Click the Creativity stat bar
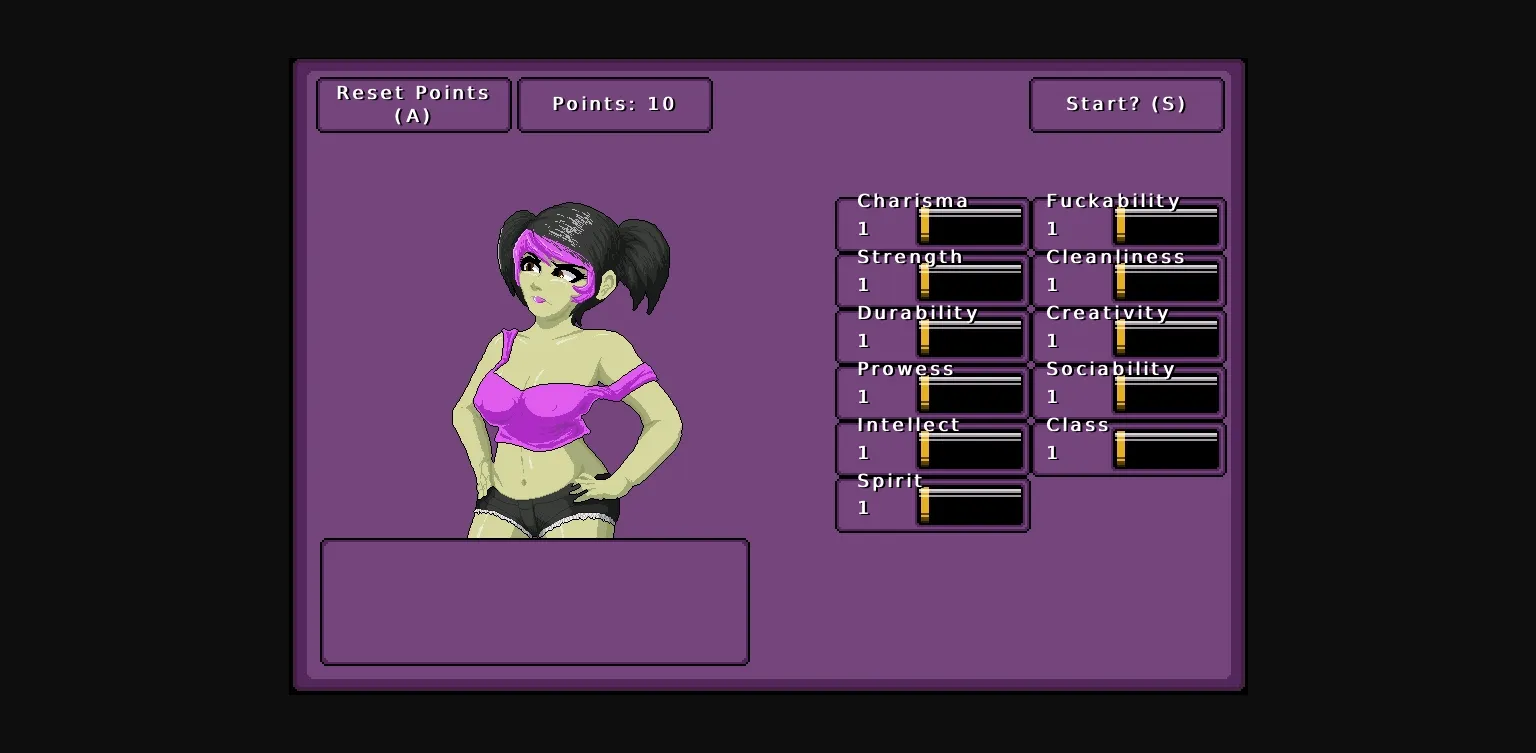1536x753 pixels. click(x=1166, y=340)
